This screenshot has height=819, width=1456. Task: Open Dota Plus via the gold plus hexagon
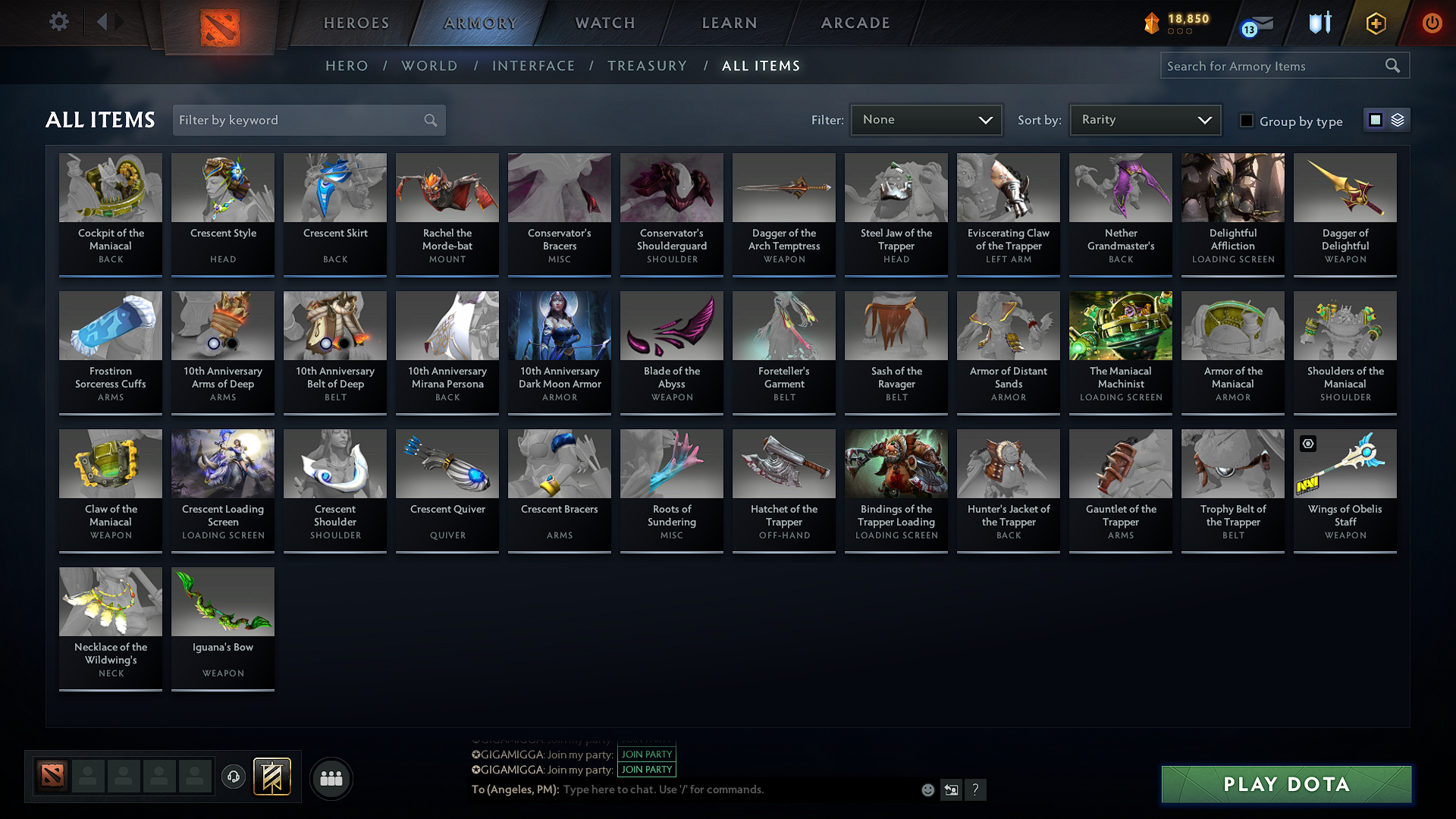1375,23
